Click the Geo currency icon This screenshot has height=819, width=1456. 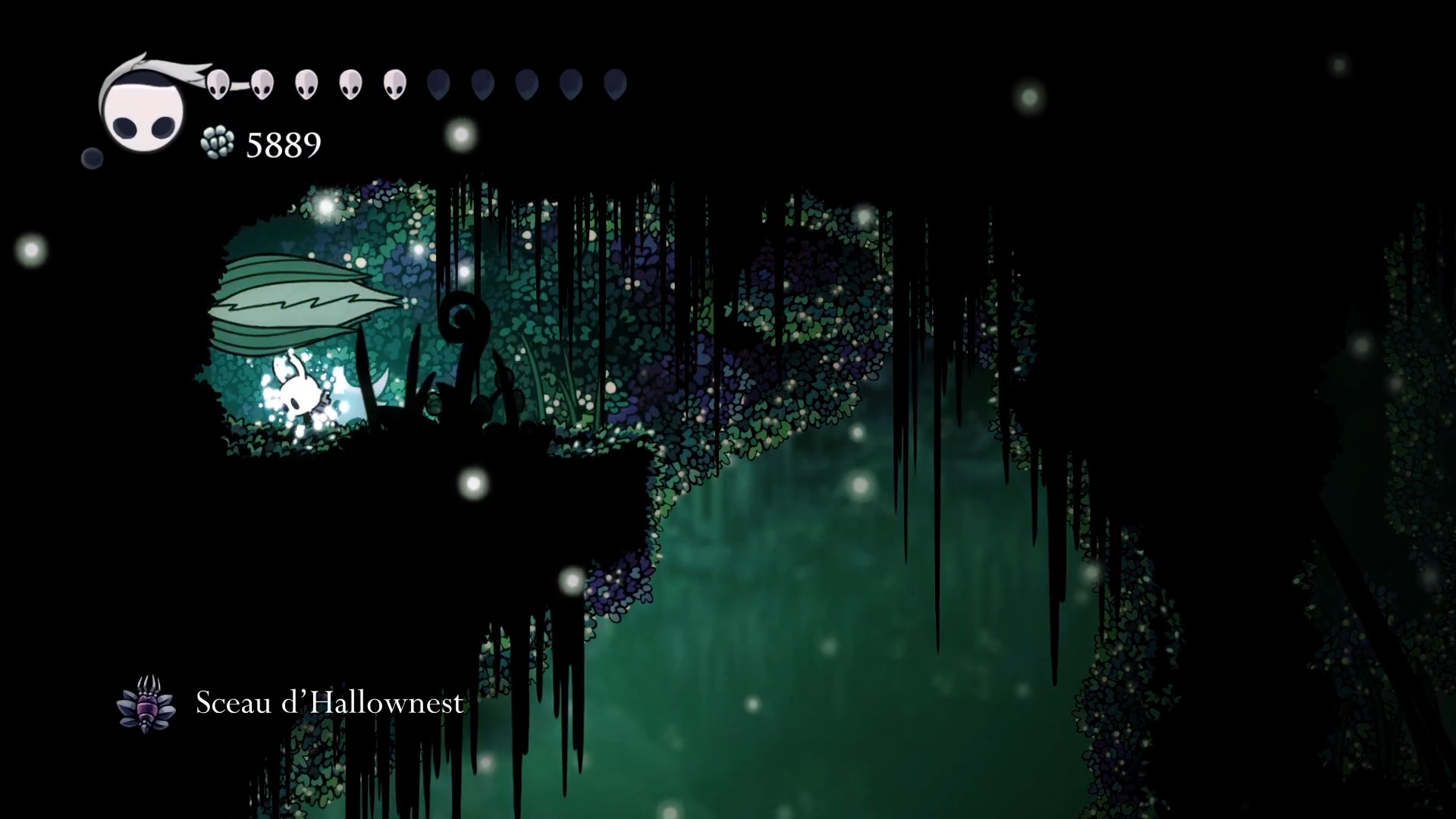218,143
